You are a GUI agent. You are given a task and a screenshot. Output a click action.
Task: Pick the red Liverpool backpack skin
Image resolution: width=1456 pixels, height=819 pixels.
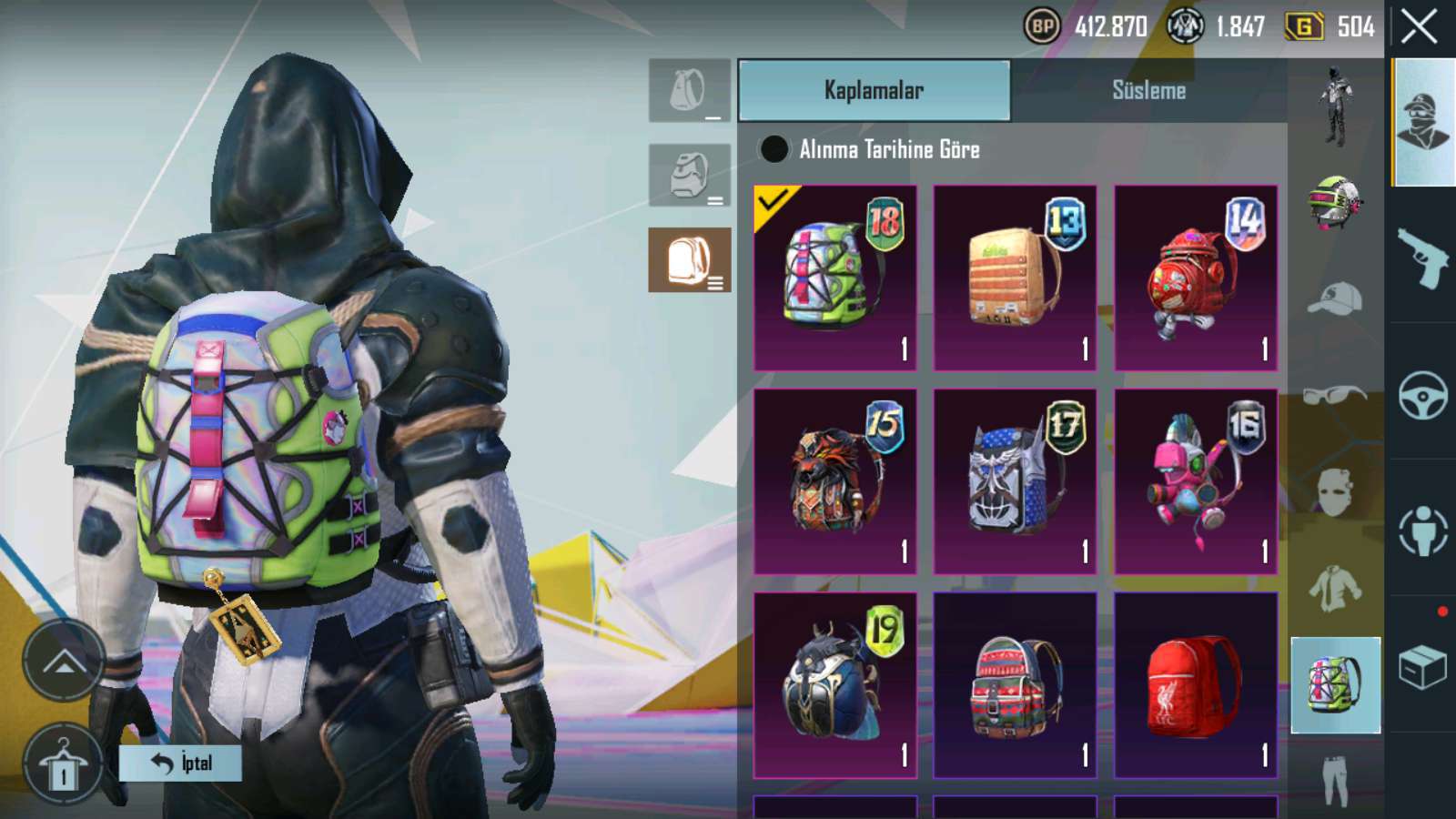[1196, 685]
